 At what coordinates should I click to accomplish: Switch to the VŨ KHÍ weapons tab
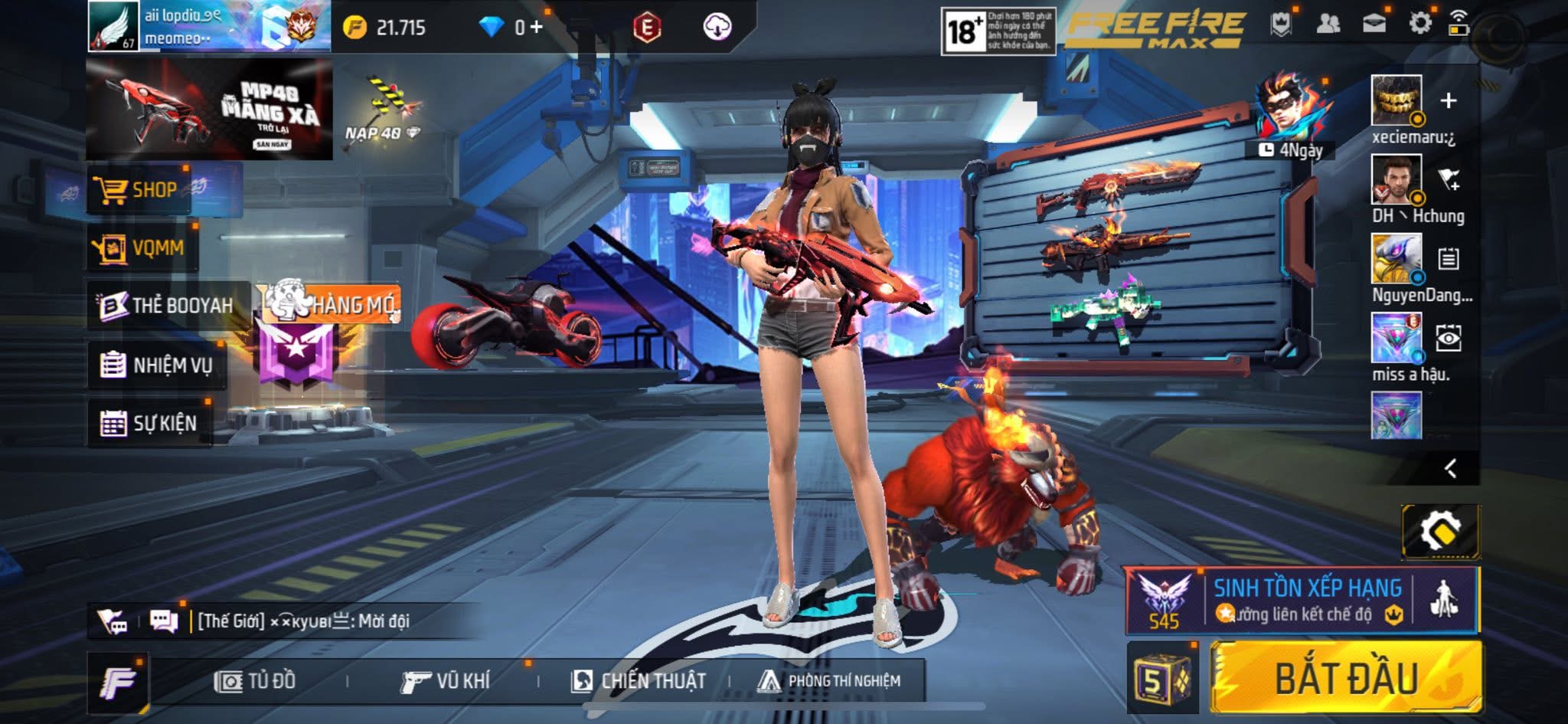point(446,681)
